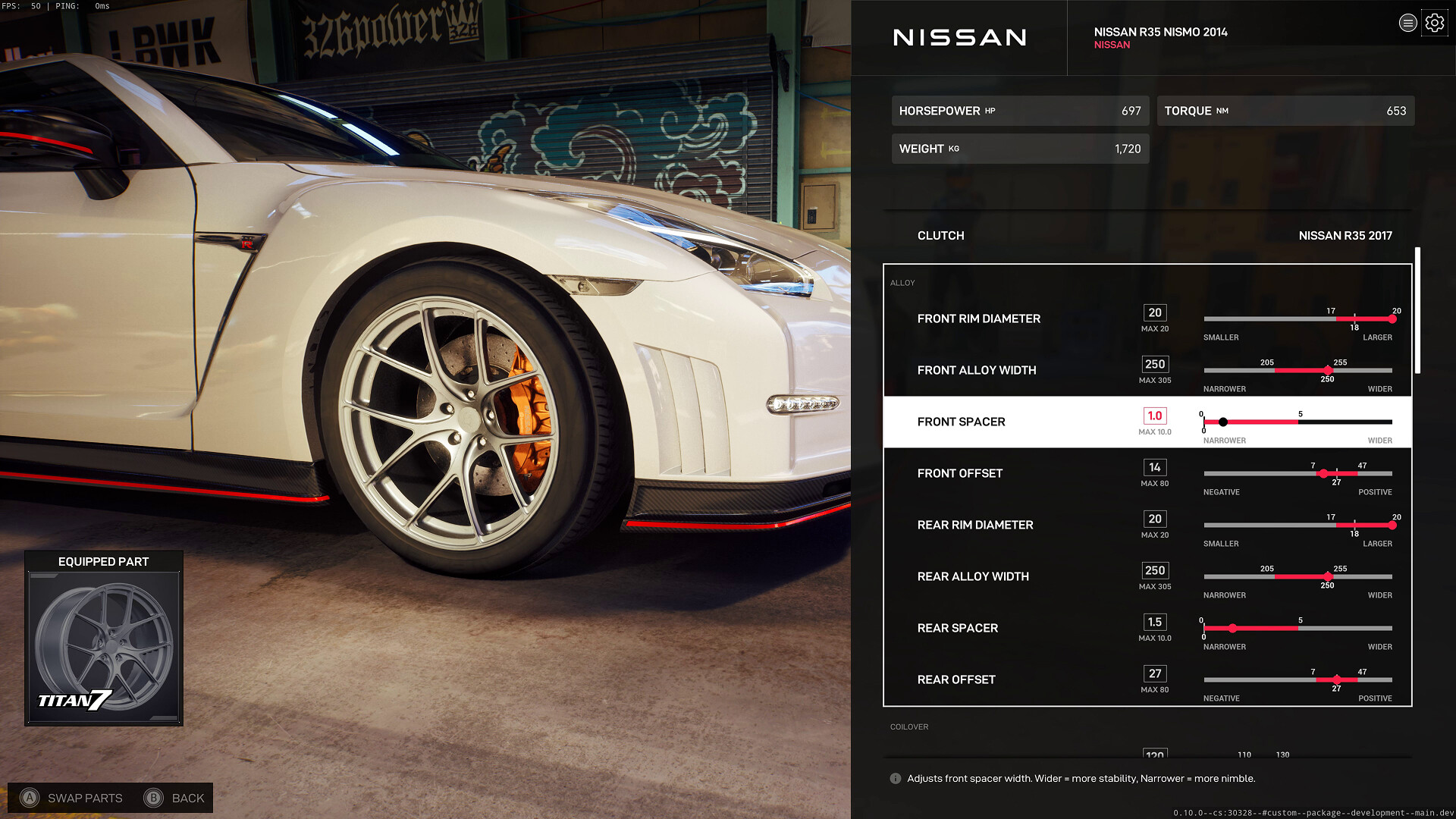Select the FRONT RIM DIAMETER row
This screenshot has height=819, width=1456.
[x=978, y=318]
